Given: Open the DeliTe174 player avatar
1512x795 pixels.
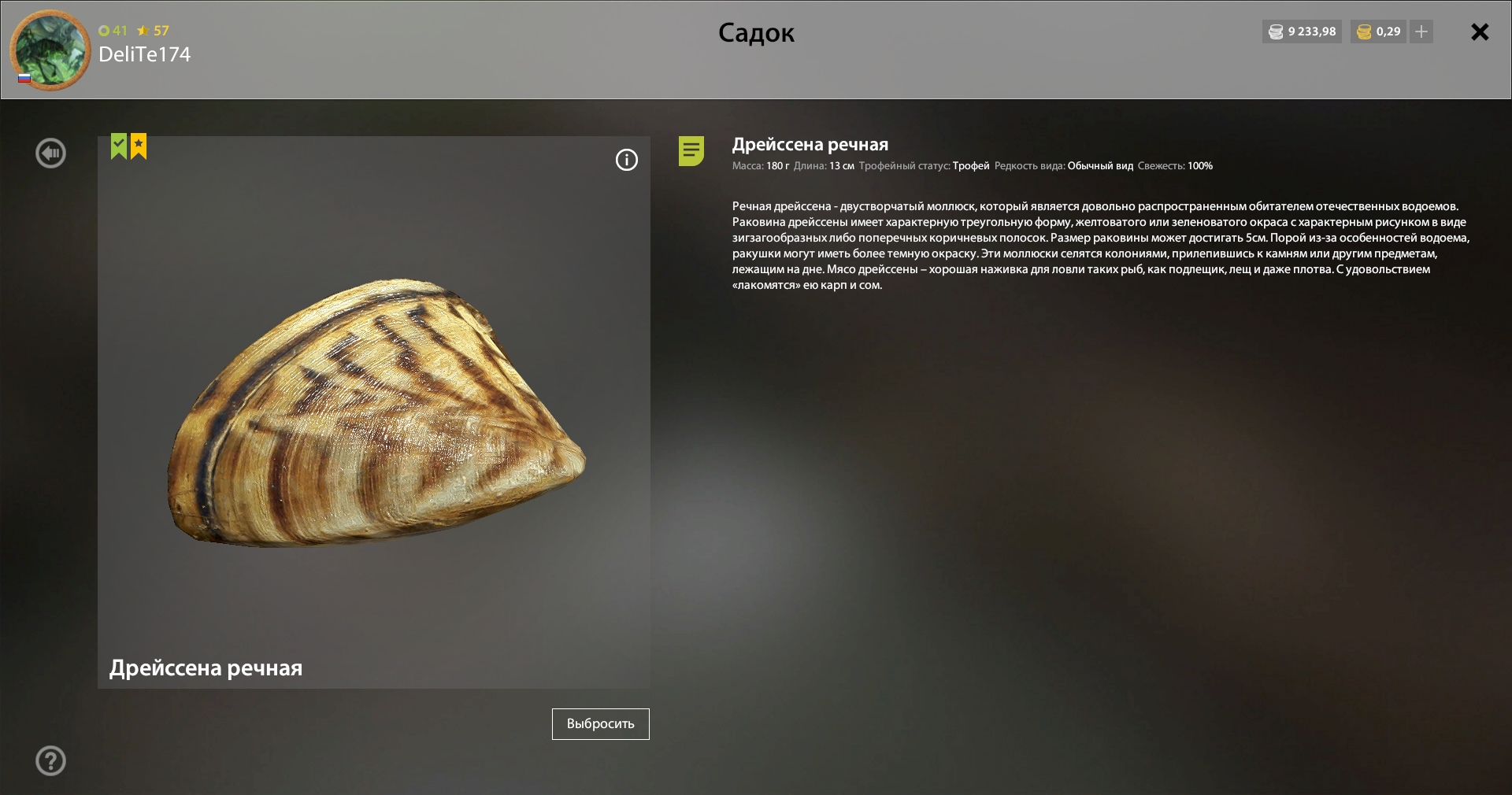Looking at the screenshot, I should 50,50.
